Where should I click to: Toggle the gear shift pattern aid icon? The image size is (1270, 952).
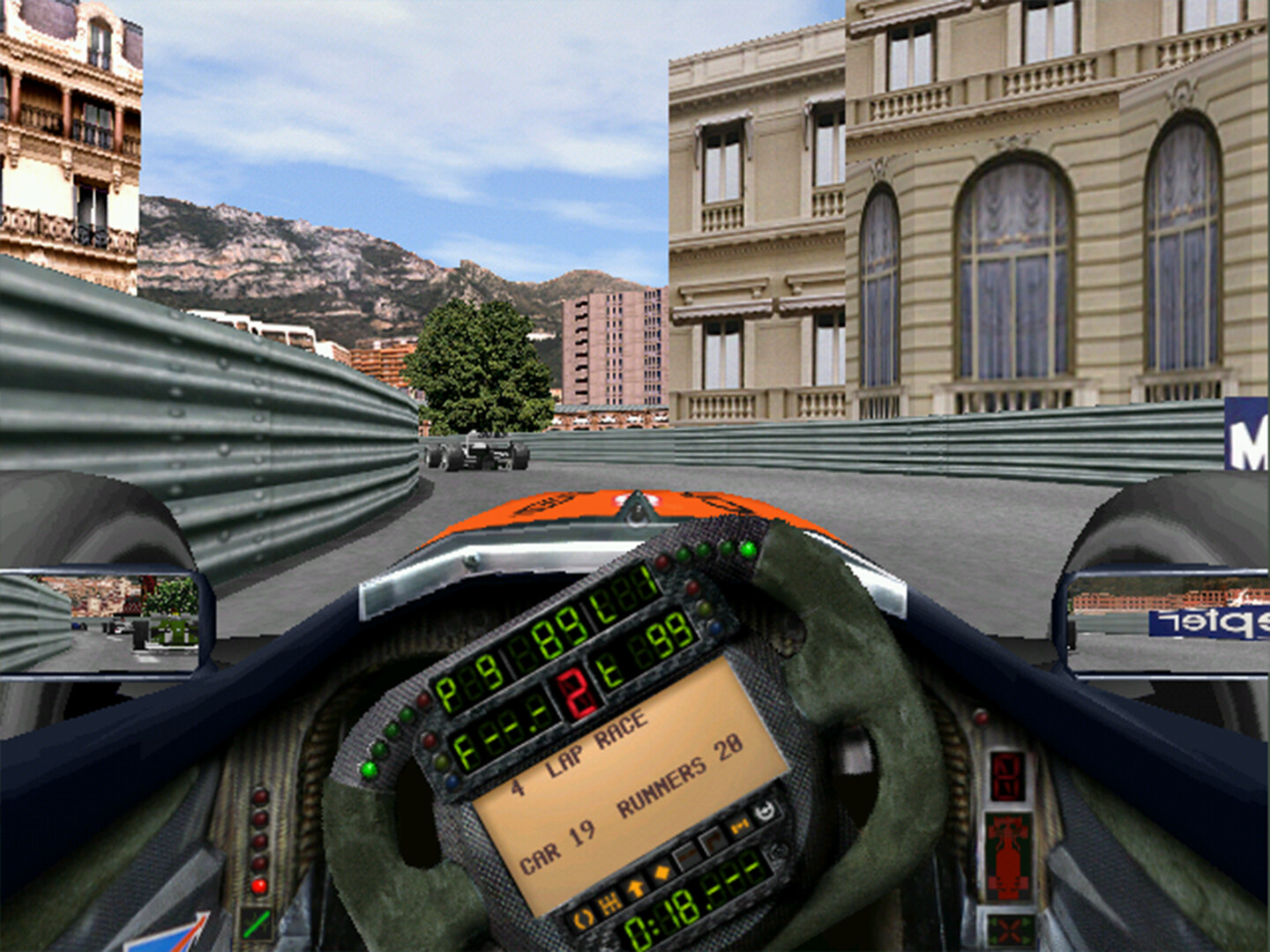click(609, 904)
